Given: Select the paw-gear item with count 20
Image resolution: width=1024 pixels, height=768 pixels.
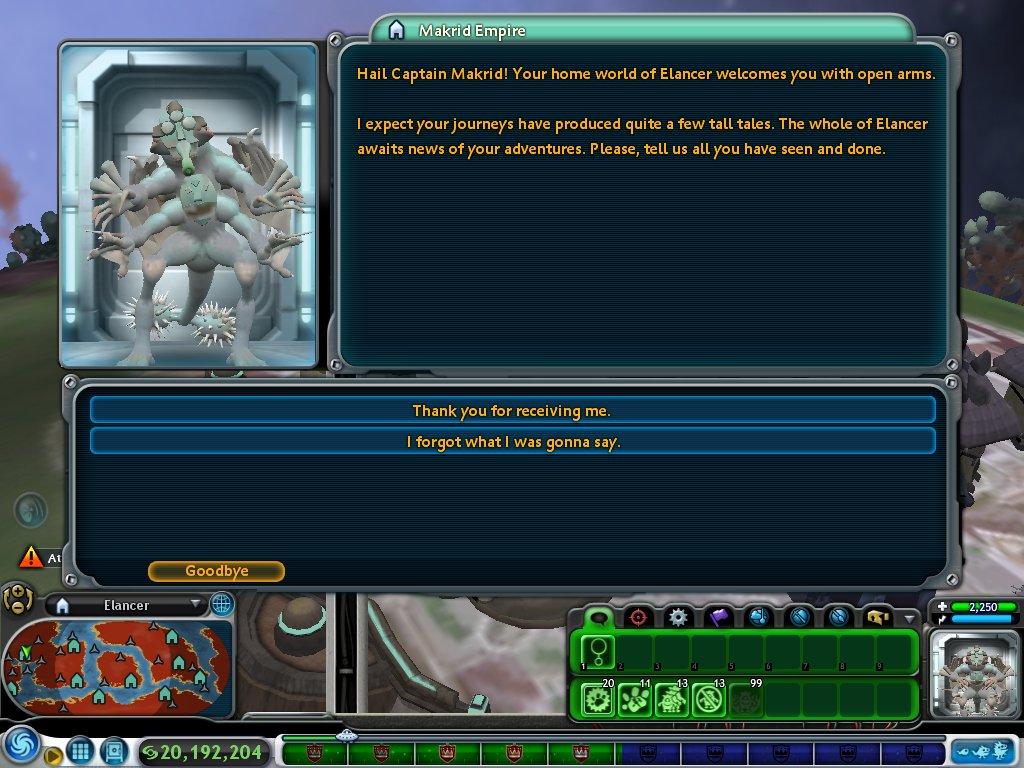Looking at the screenshot, I should (x=598, y=699).
